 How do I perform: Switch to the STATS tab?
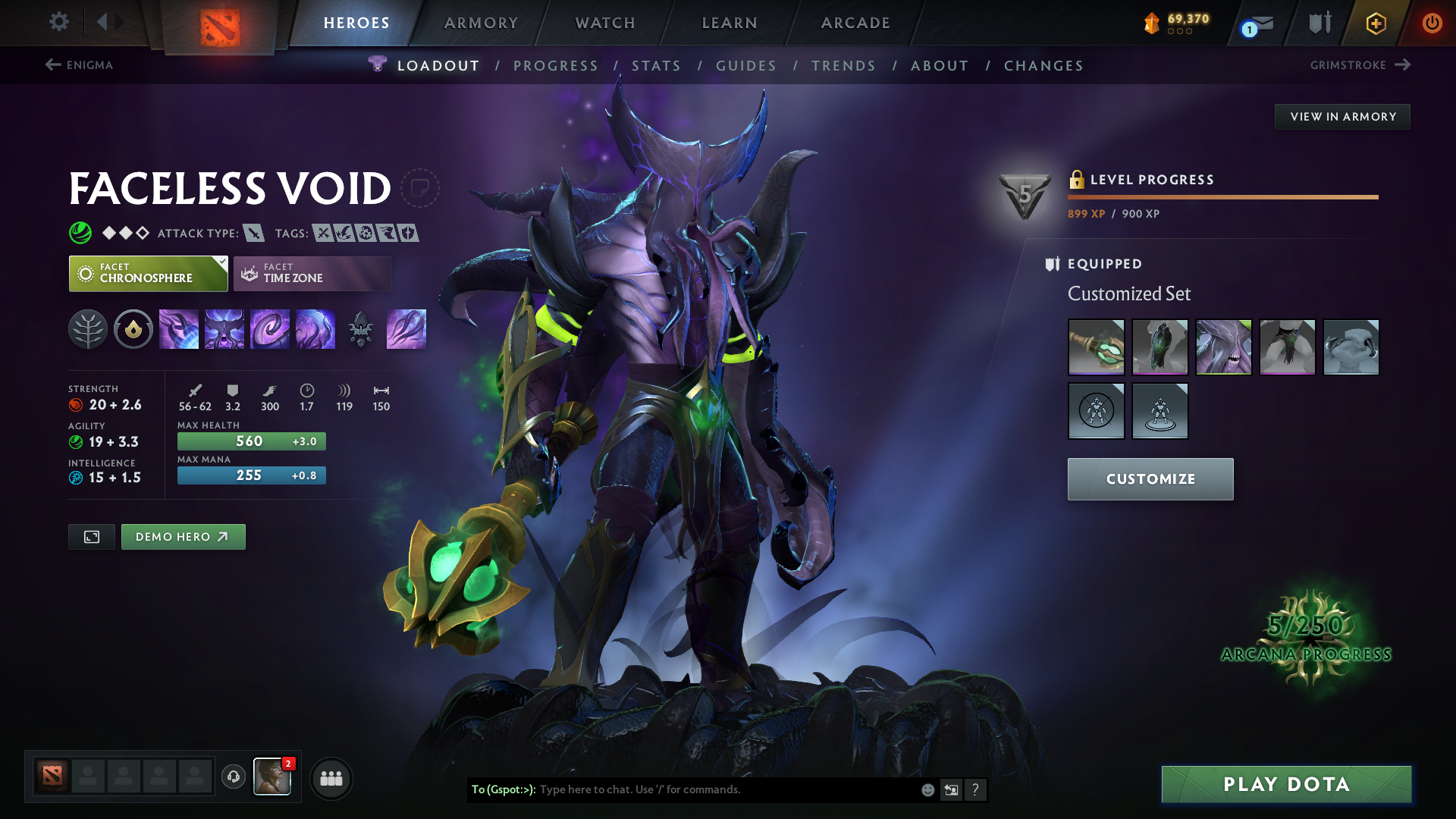[x=657, y=65]
